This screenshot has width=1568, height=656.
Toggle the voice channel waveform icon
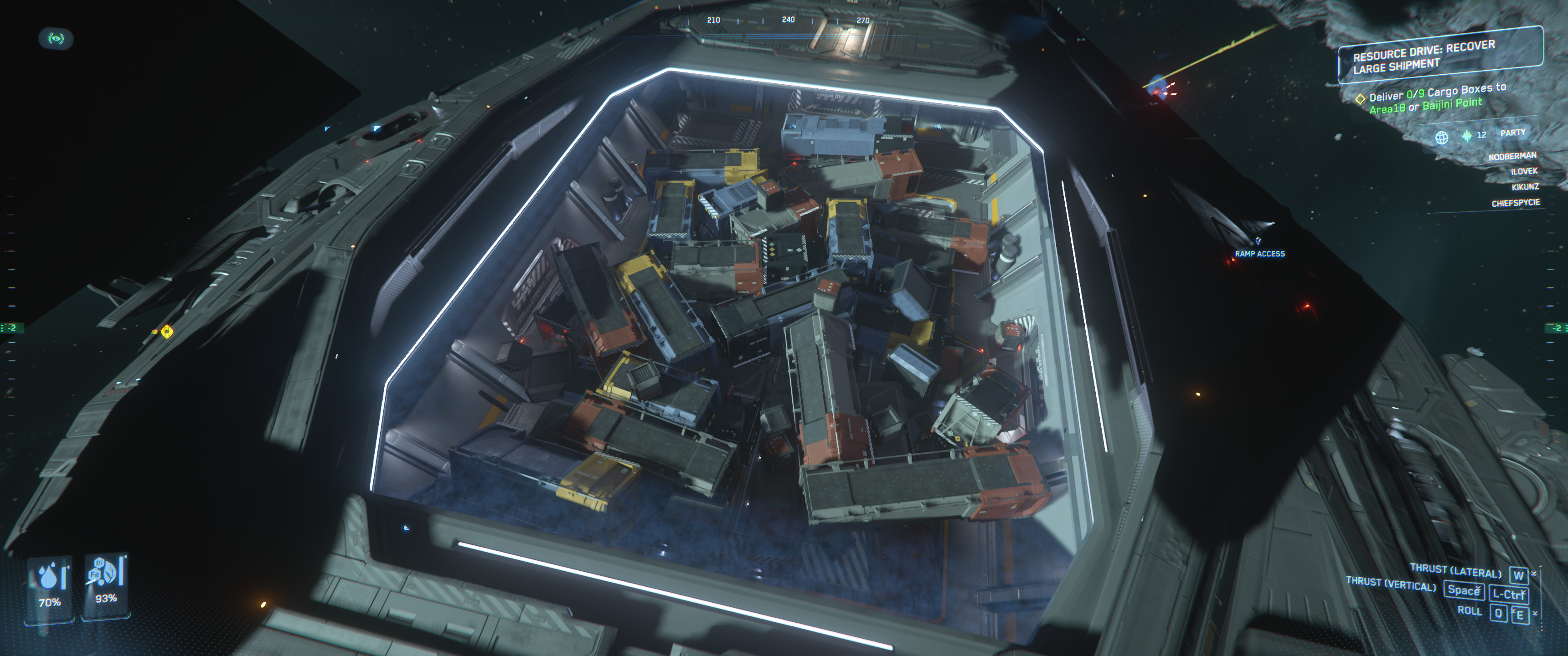pyautogui.click(x=1466, y=136)
